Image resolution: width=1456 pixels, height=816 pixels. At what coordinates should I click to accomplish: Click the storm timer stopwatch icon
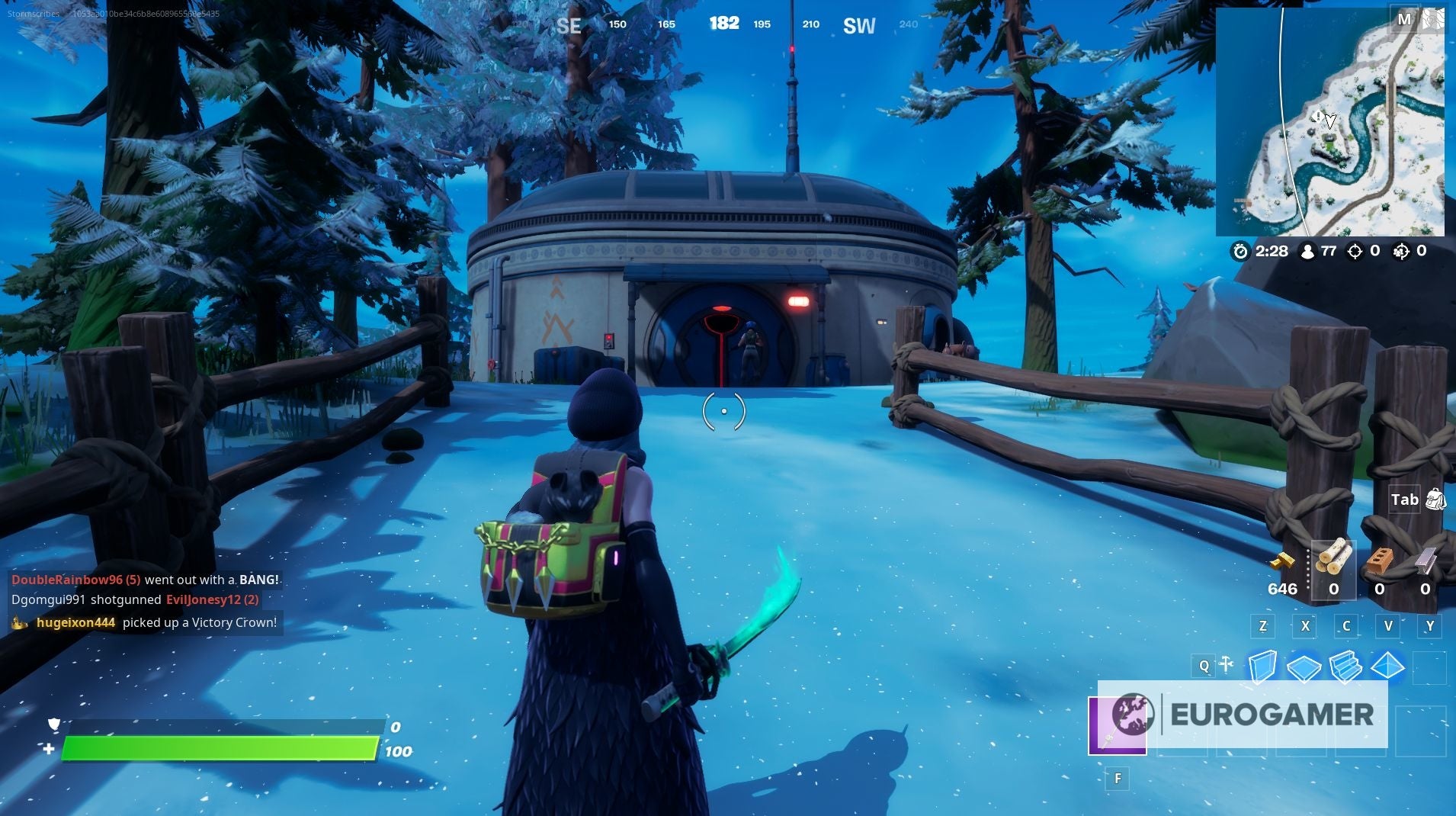pyautogui.click(x=1241, y=251)
